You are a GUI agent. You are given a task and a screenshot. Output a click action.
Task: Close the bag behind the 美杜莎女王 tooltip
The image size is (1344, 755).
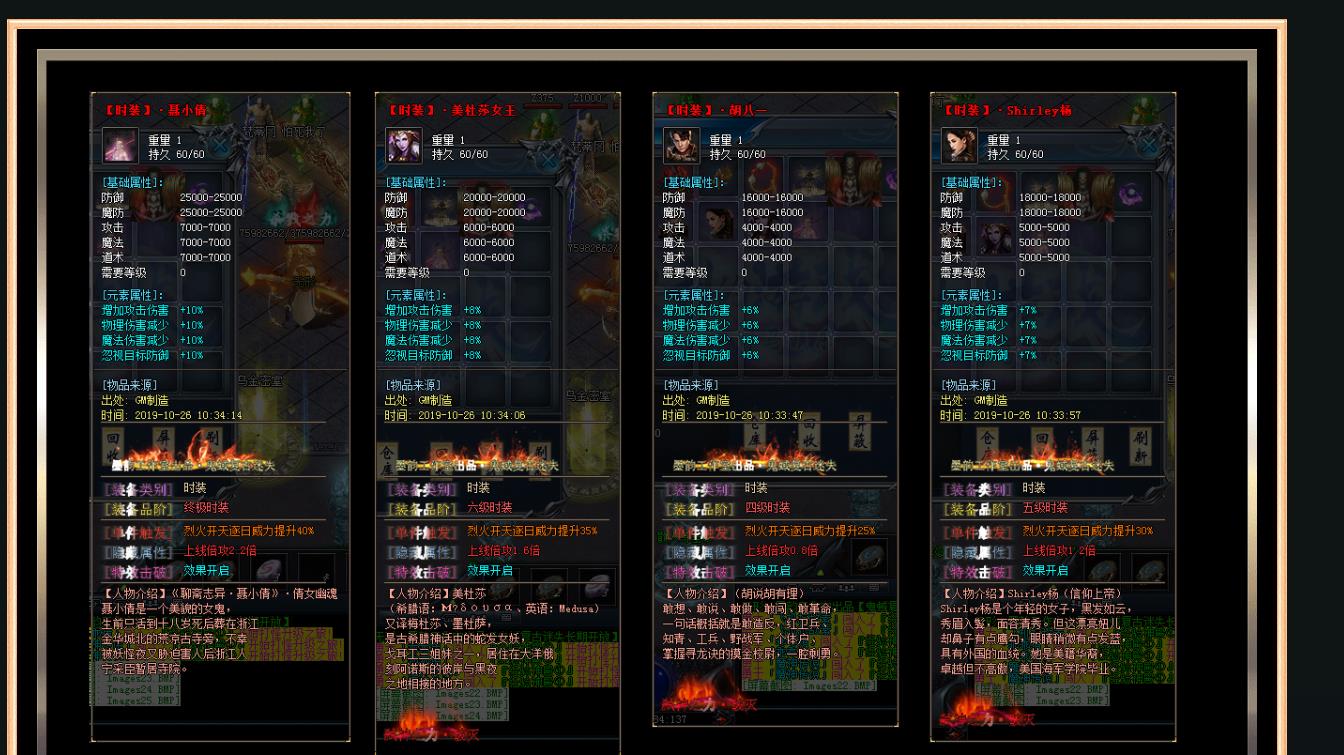(x=549, y=159)
